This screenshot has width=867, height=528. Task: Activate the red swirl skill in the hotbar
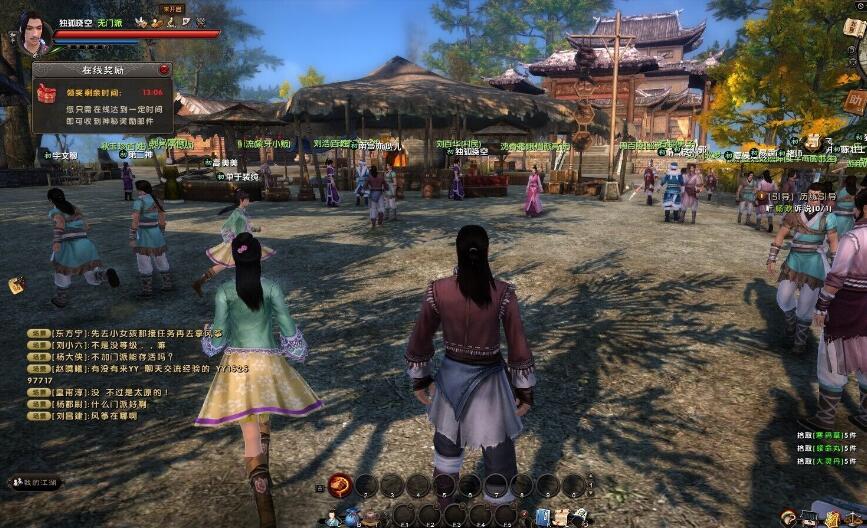click(x=340, y=484)
